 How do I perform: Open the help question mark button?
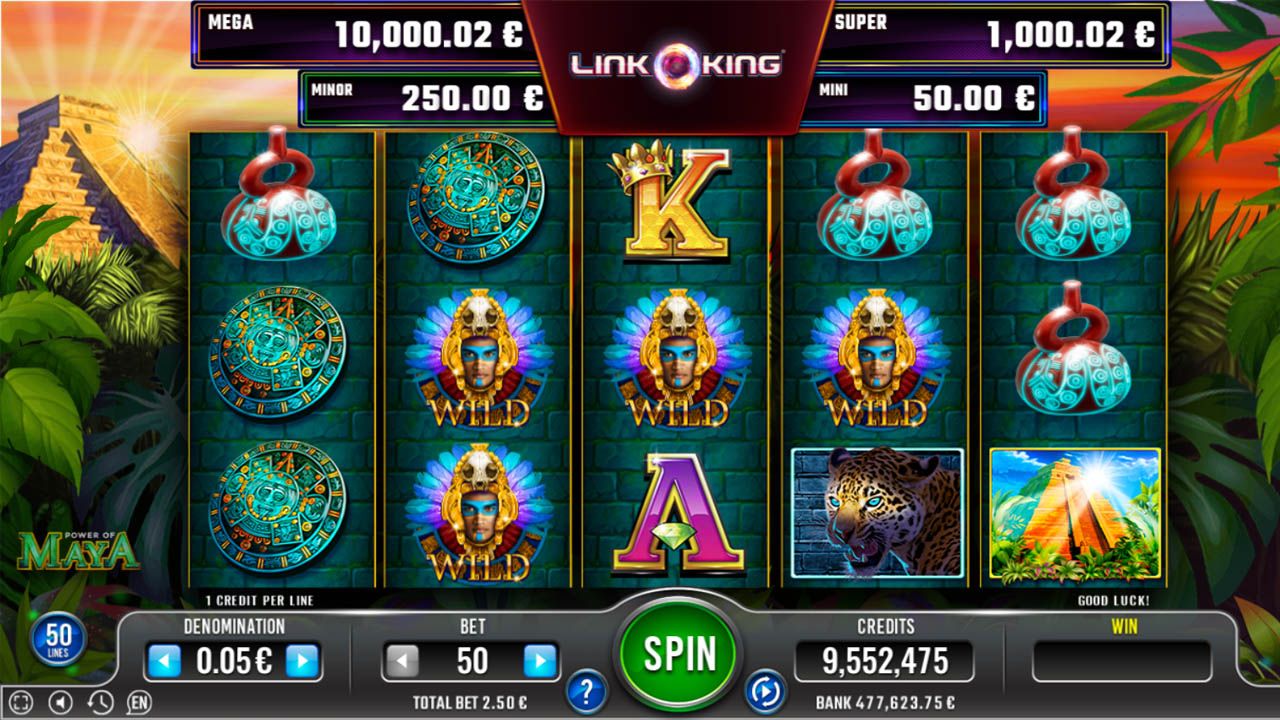coord(587,690)
